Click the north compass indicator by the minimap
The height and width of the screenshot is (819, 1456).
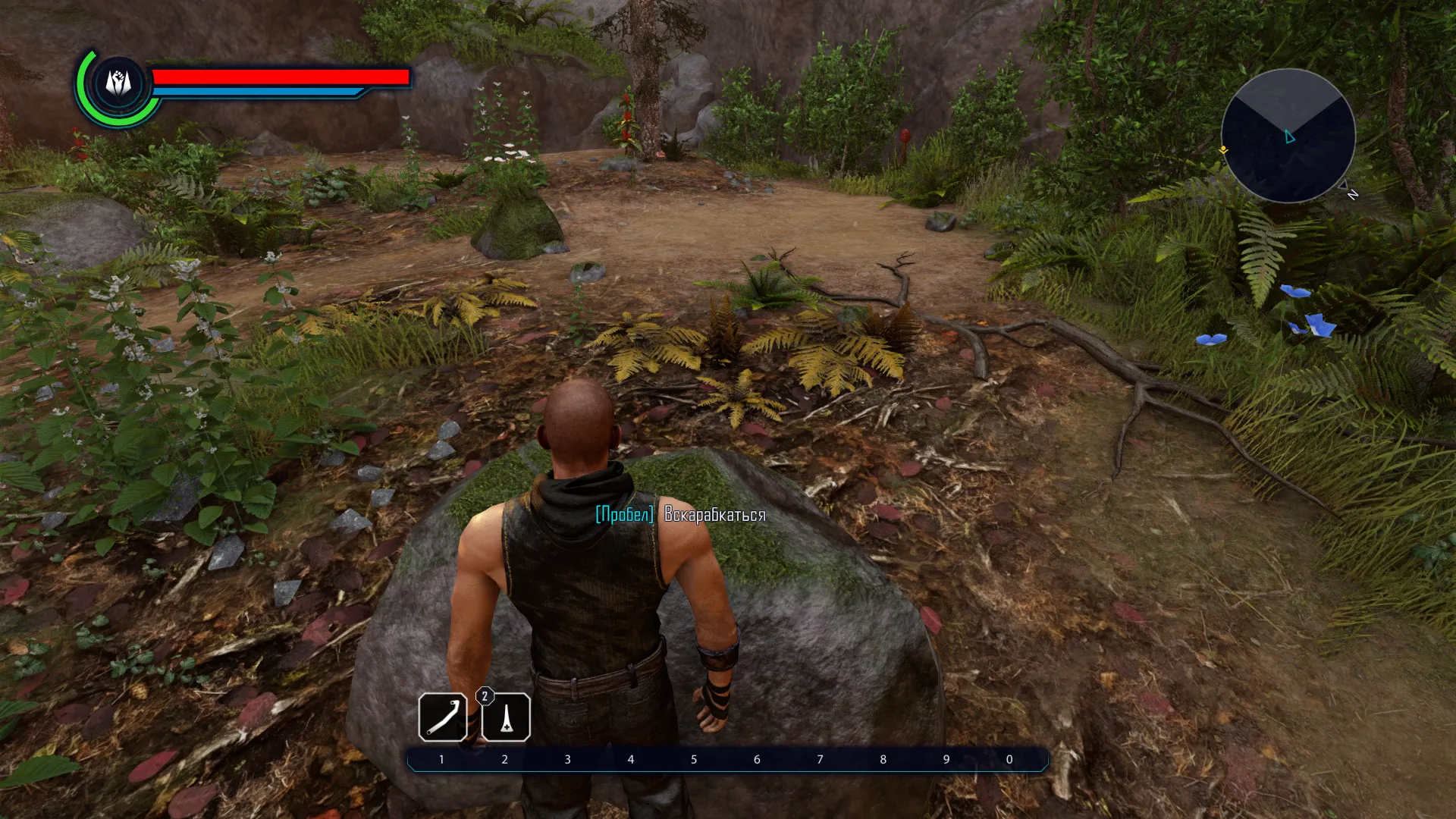[1352, 194]
